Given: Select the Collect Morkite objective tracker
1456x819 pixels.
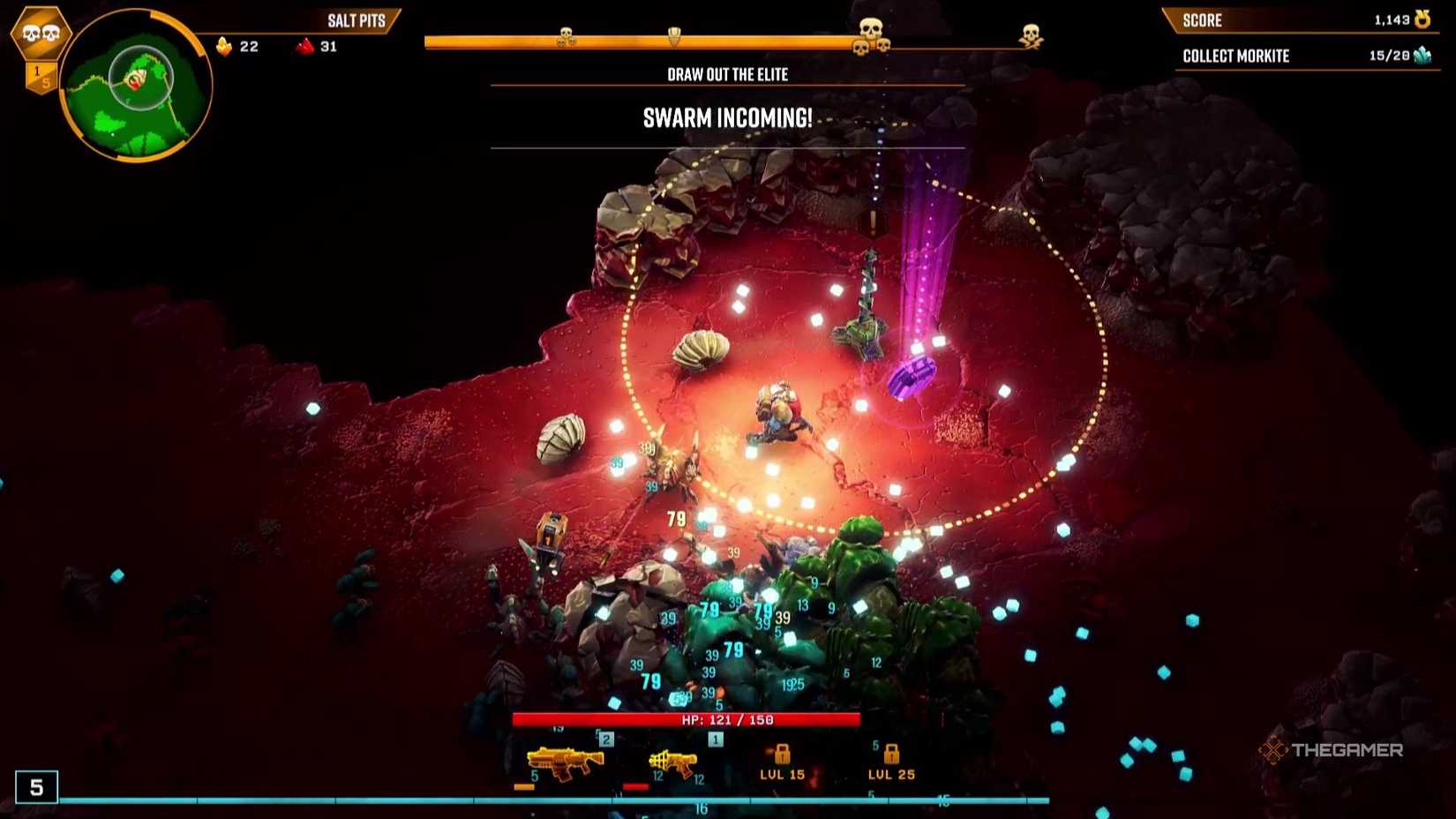Looking at the screenshot, I should 1304,56.
